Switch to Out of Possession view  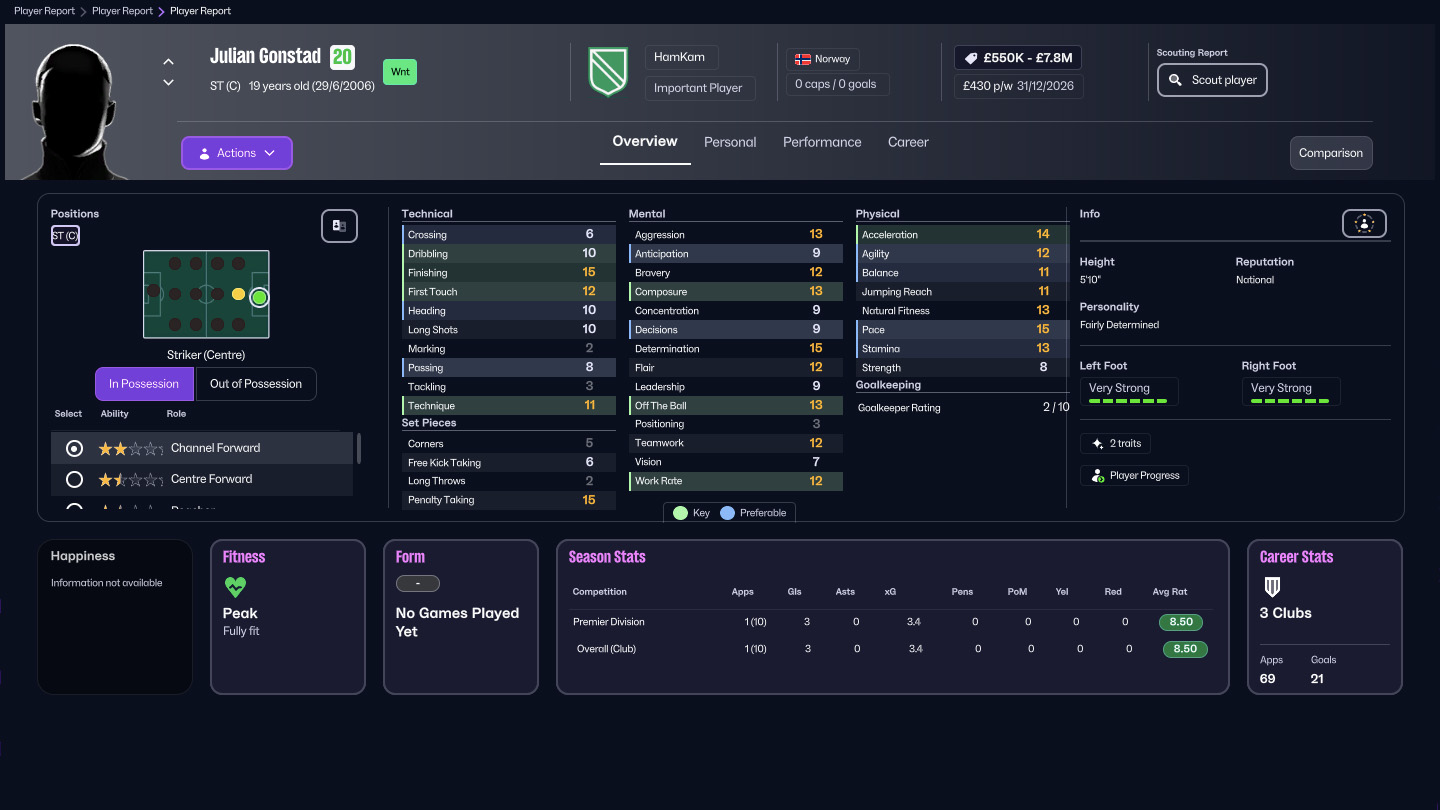click(x=256, y=384)
